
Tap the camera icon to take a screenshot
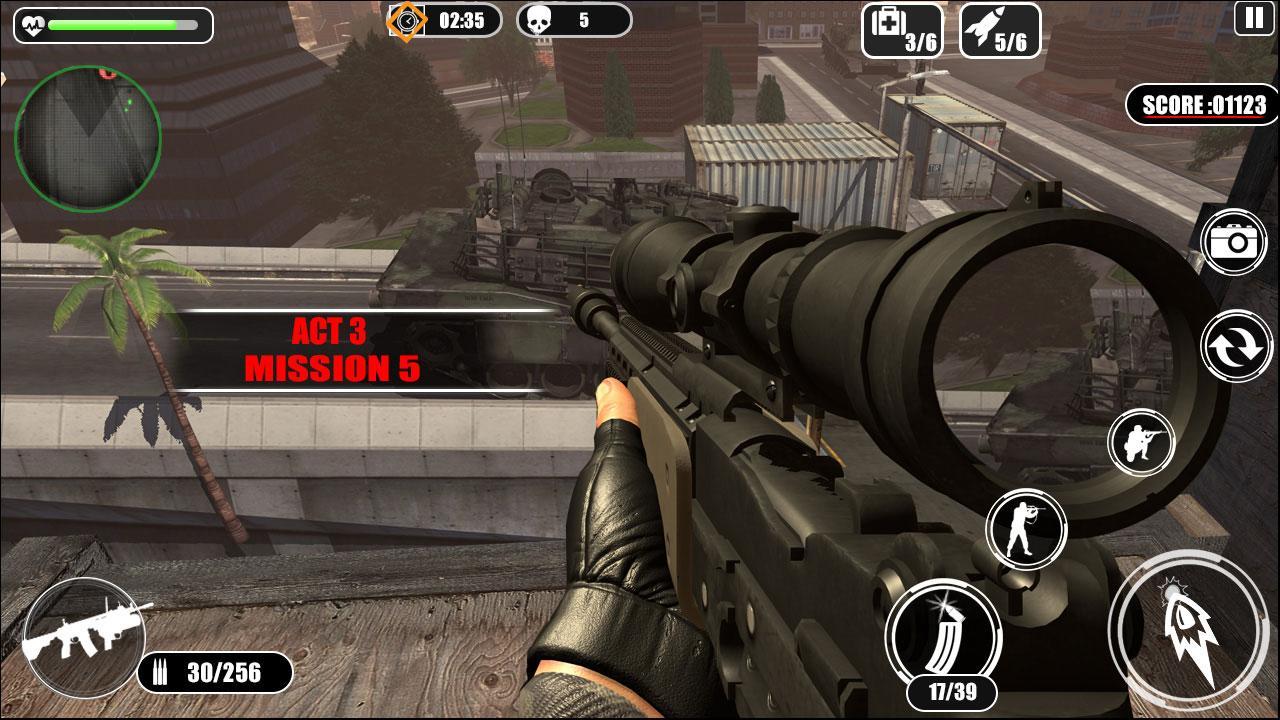tap(1237, 243)
